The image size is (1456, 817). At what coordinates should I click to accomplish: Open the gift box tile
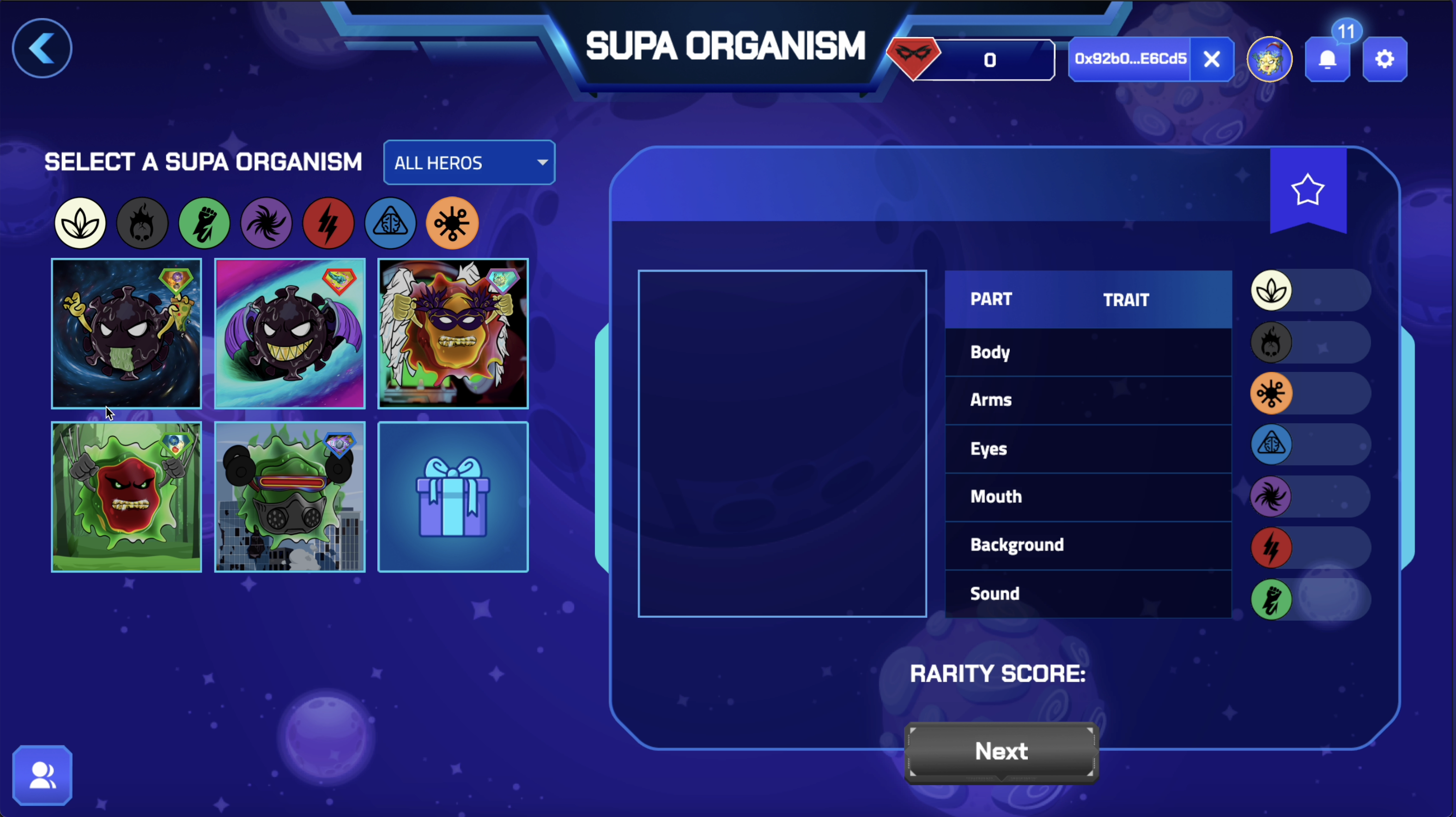coord(453,497)
